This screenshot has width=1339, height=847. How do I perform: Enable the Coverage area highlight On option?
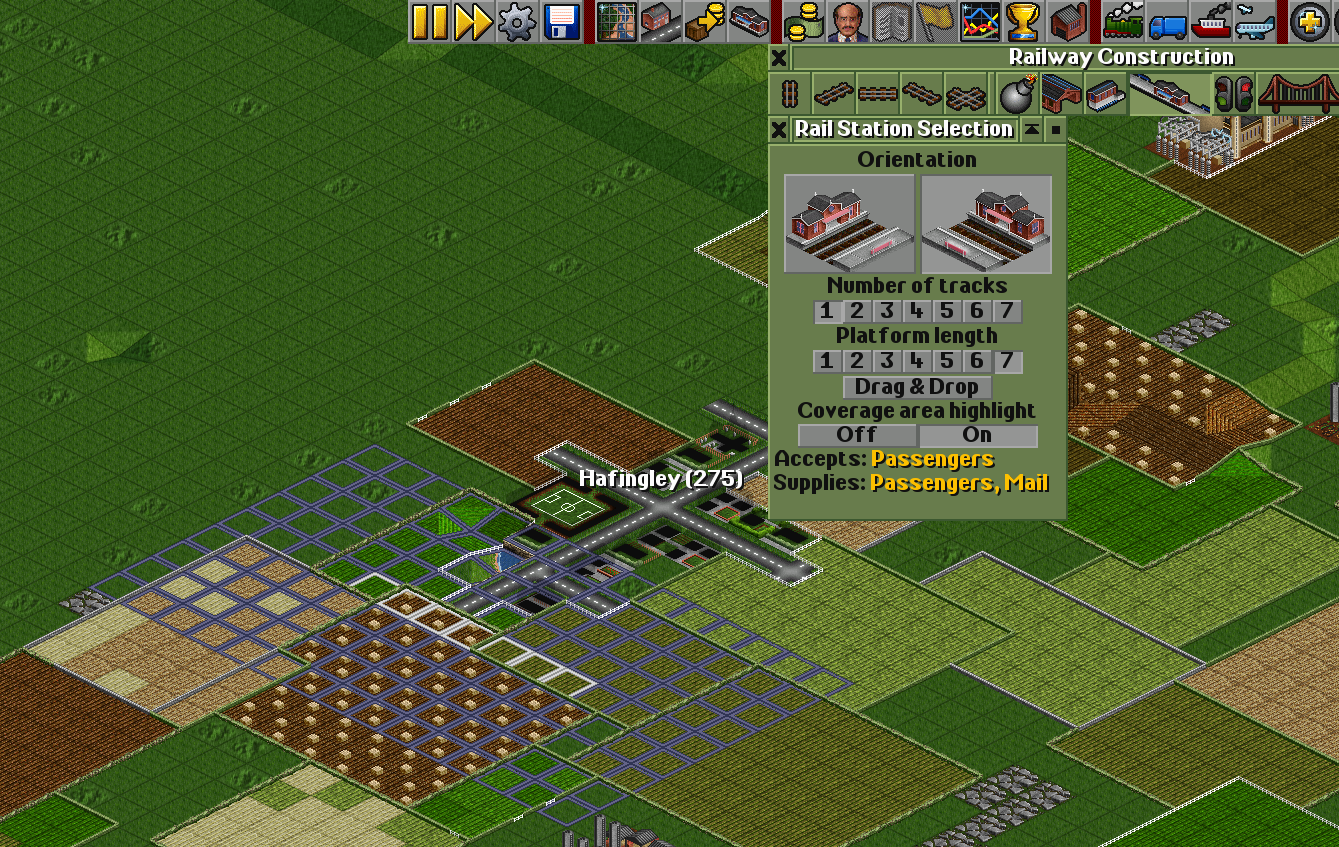[x=978, y=434]
